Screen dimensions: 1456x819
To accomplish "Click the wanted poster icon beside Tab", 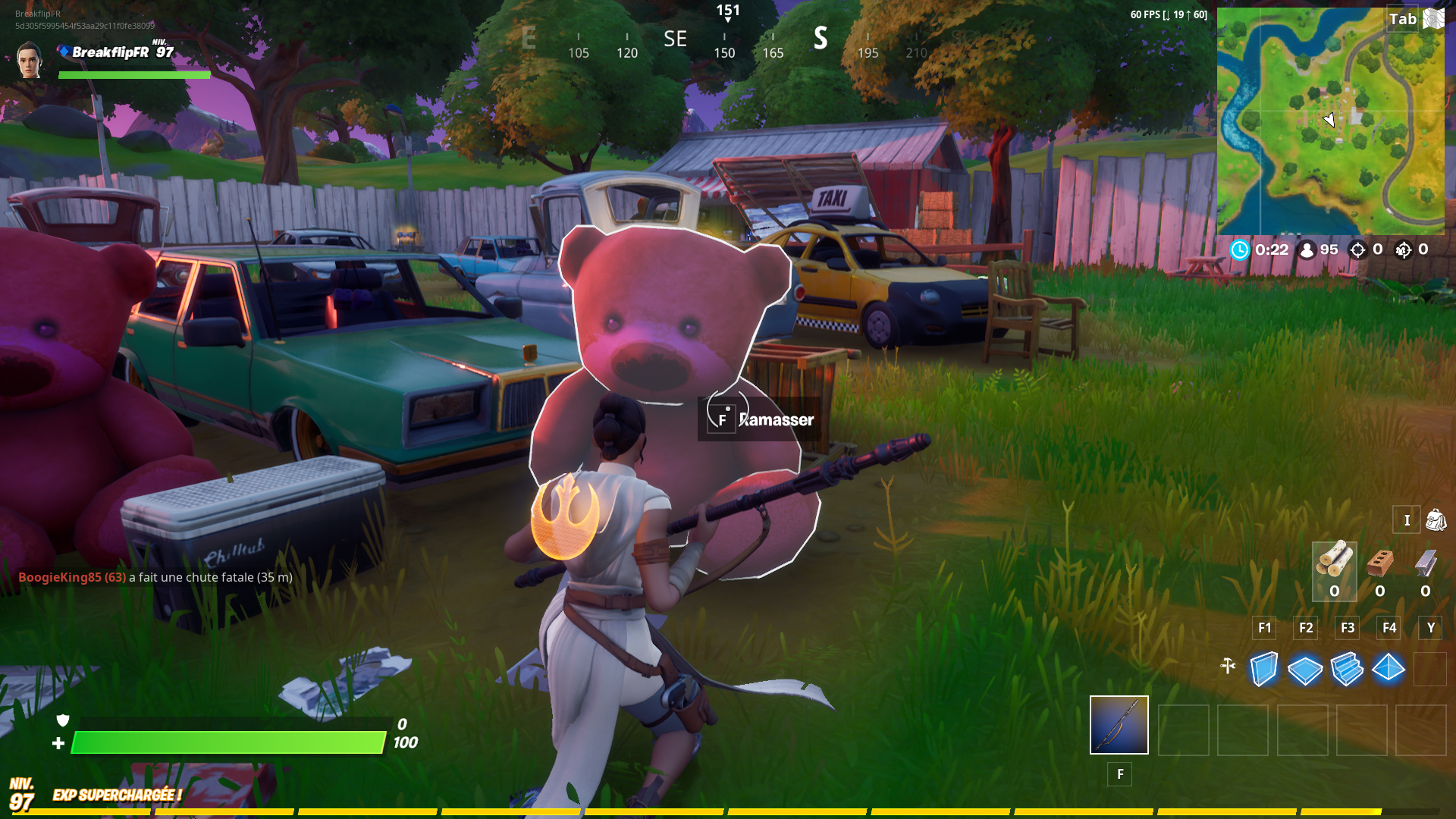I will click(1433, 19).
